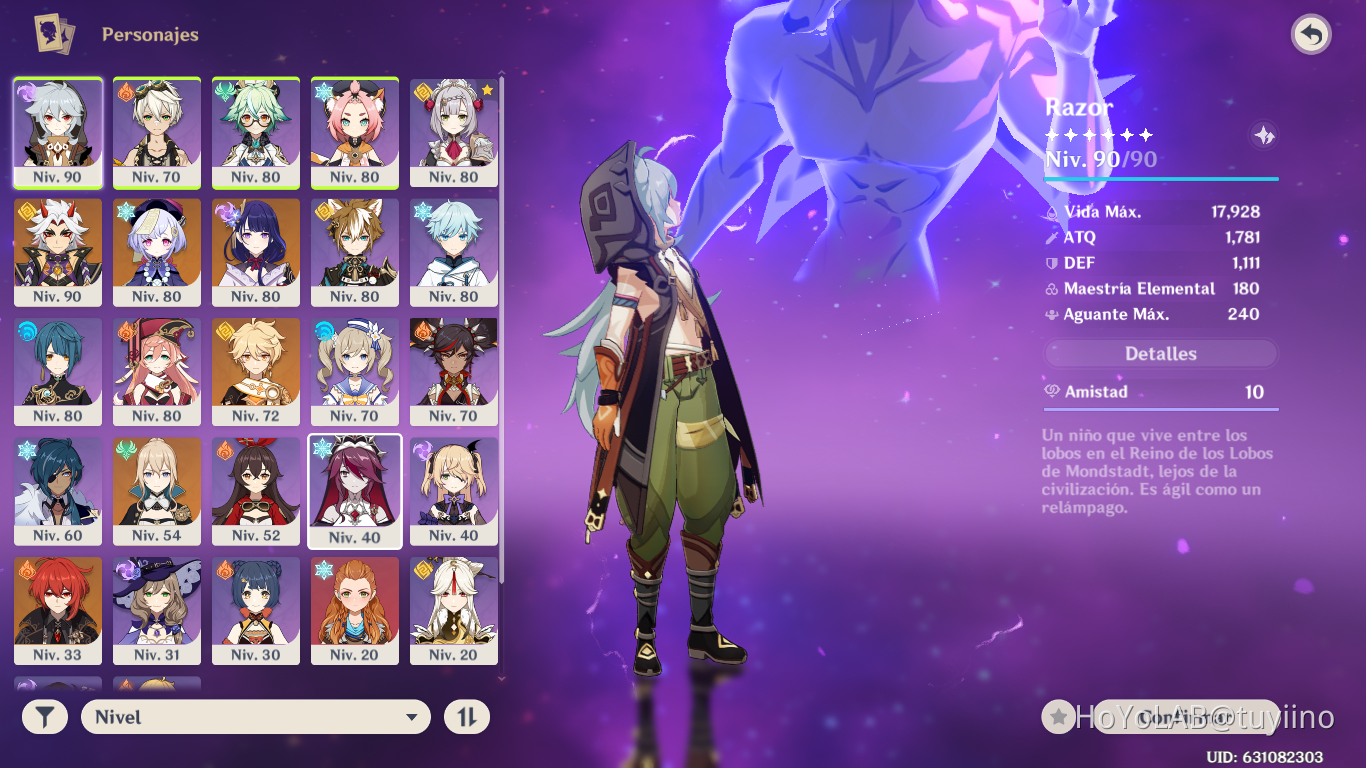
Task: Select the constellation icon next to Razor's stars
Action: [x=1262, y=134]
